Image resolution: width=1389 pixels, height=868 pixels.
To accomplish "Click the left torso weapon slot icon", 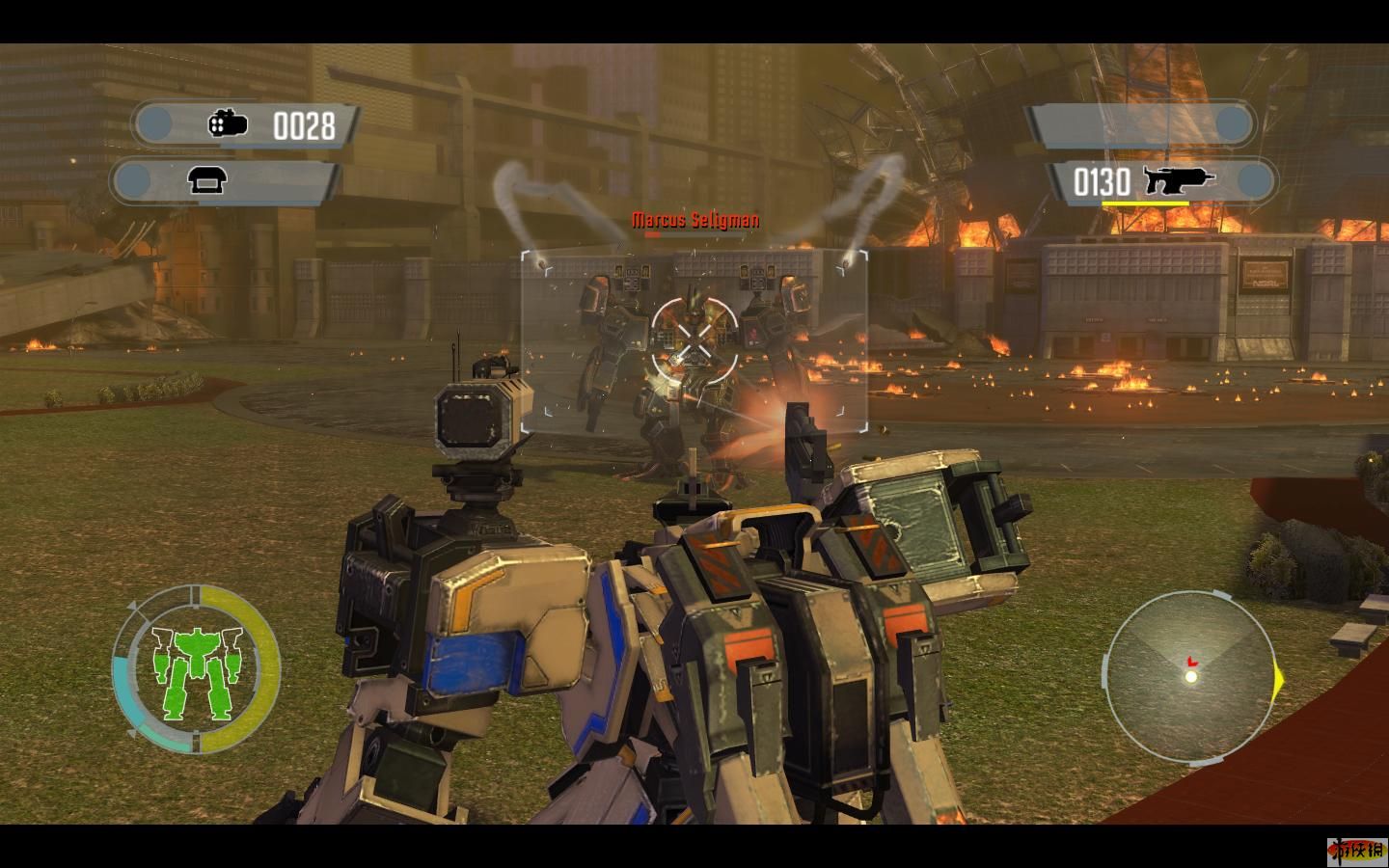I will pyautogui.click(x=208, y=180).
